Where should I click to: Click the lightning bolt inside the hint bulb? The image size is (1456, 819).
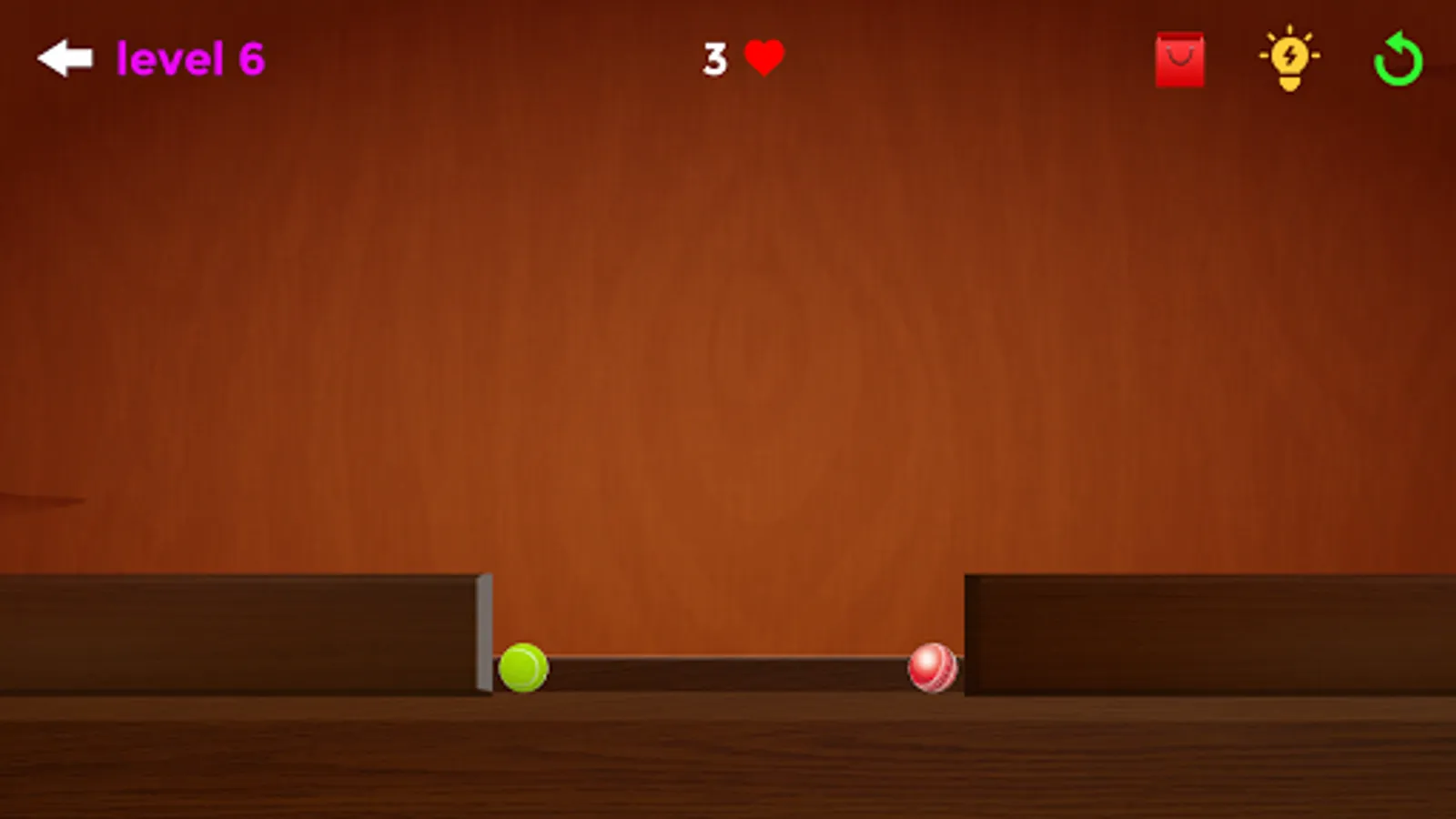[1289, 56]
